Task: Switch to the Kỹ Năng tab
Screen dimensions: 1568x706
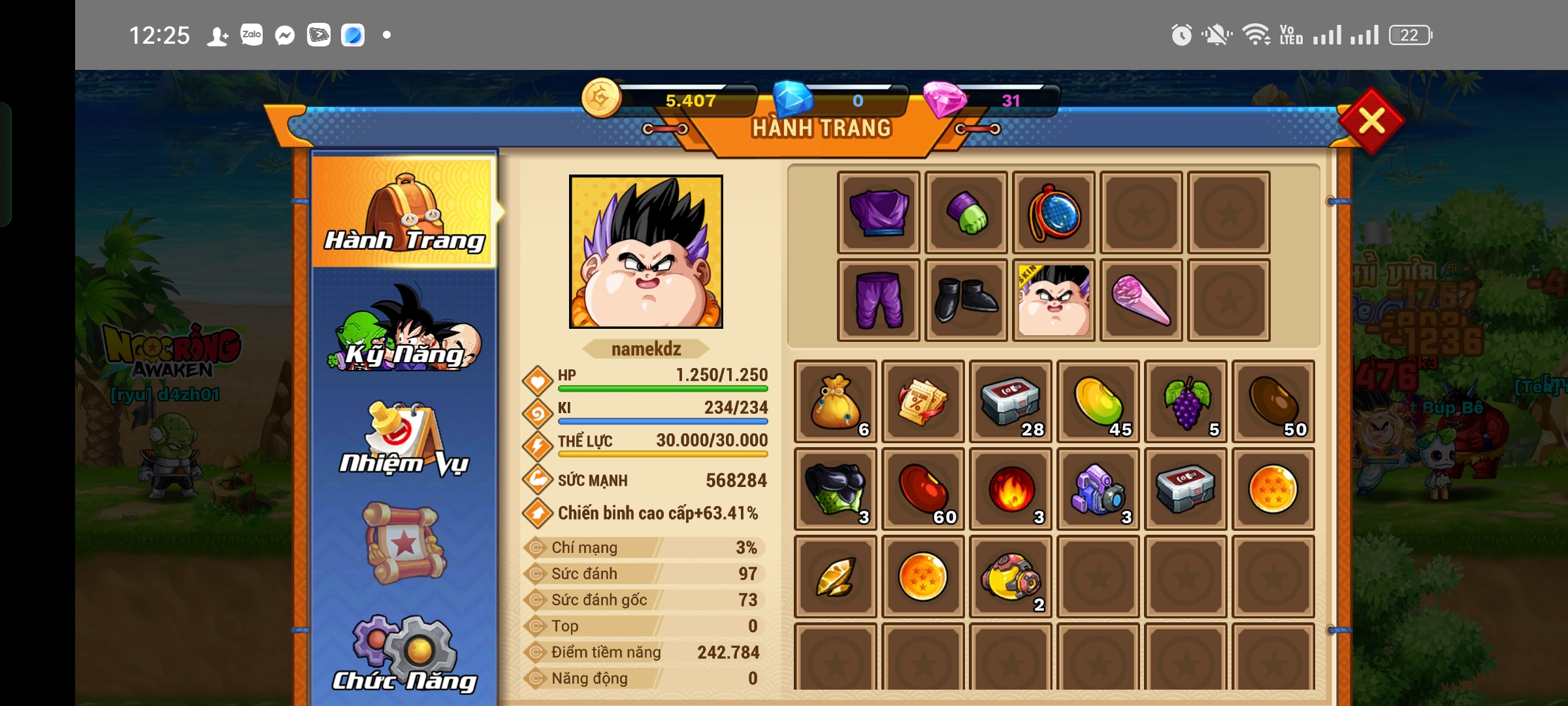Action: click(x=405, y=330)
